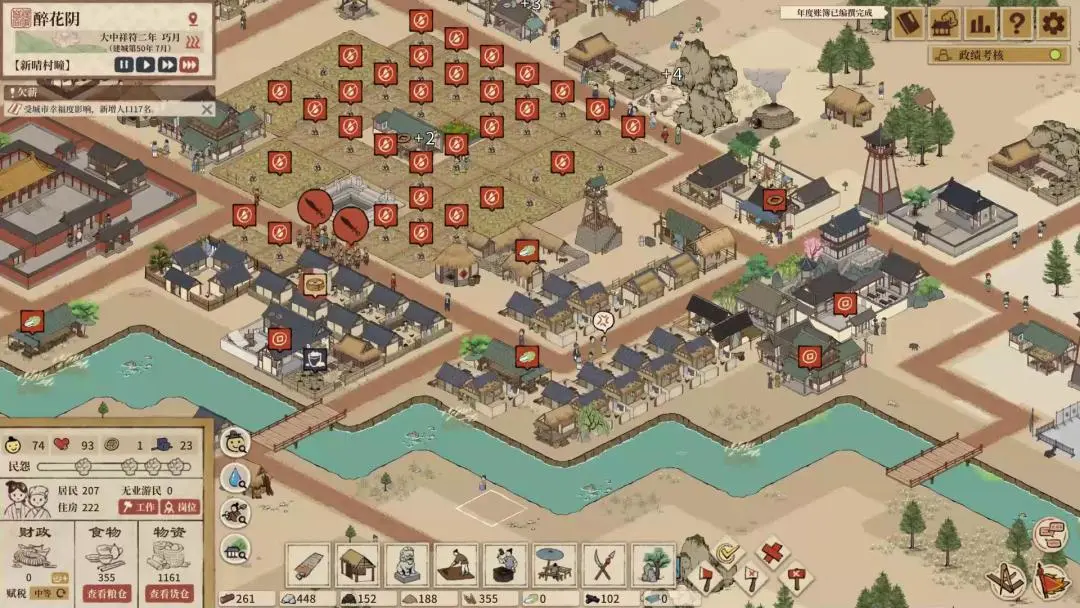The height and width of the screenshot is (608, 1080).
Task: Toggle the water droplet overlay view
Action: 235,477
